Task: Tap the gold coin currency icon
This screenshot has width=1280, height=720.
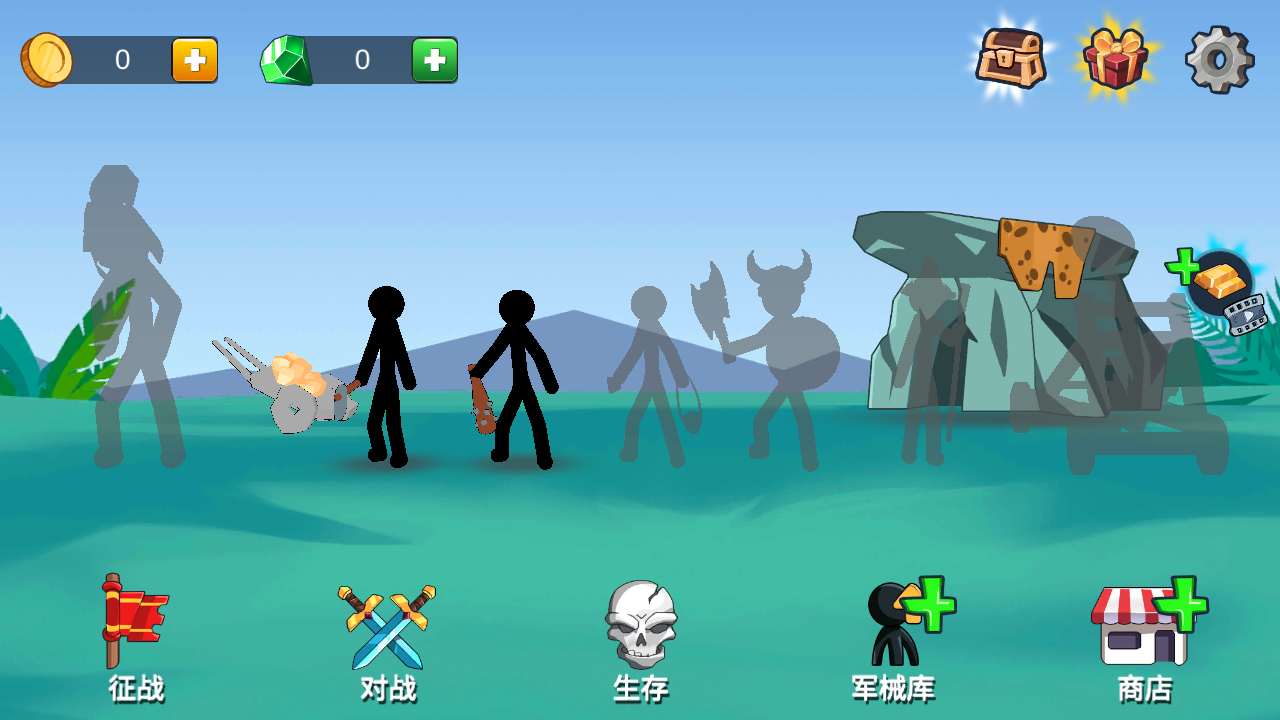Action: [47, 58]
